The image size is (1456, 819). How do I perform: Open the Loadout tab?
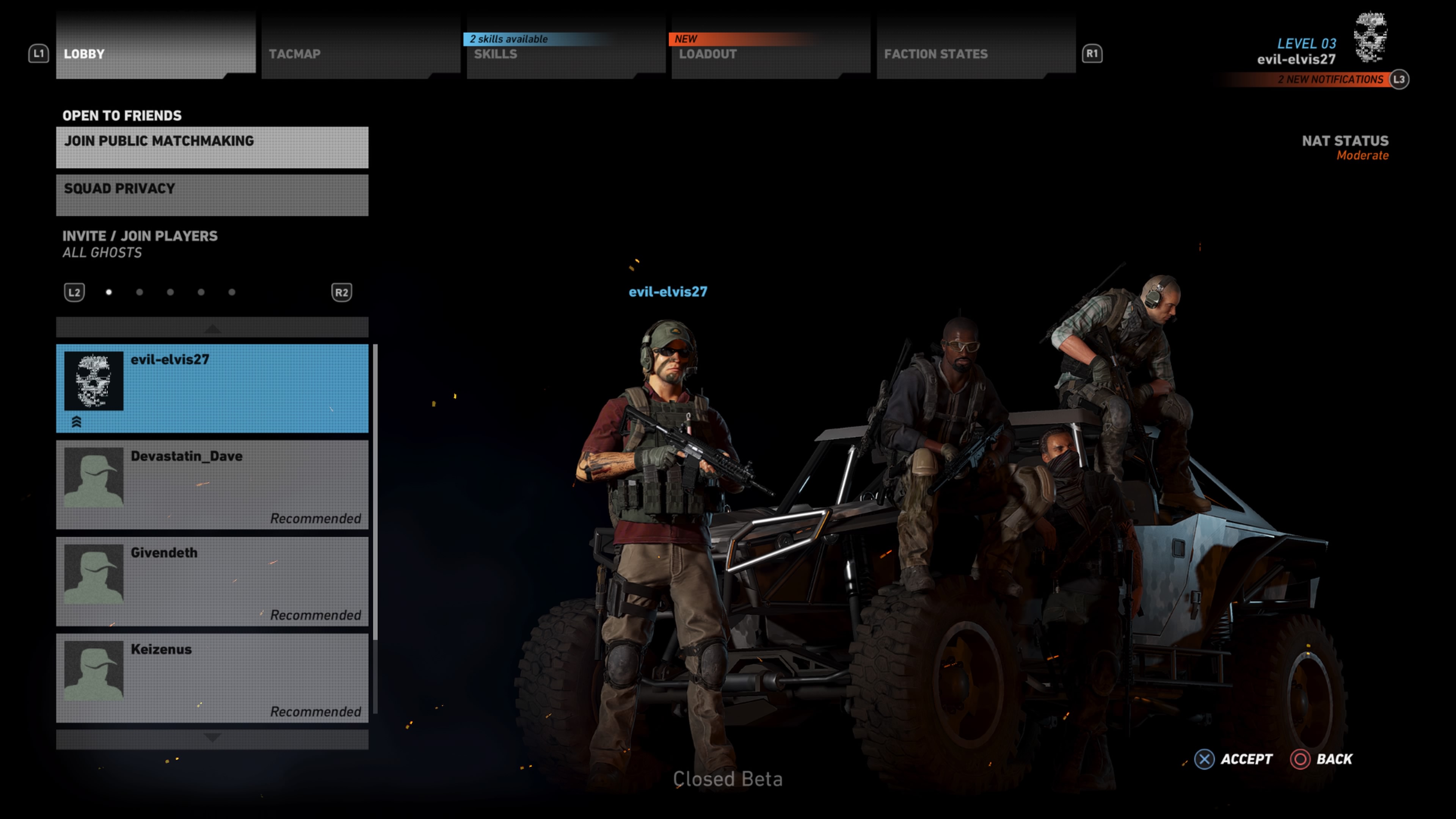(770, 53)
